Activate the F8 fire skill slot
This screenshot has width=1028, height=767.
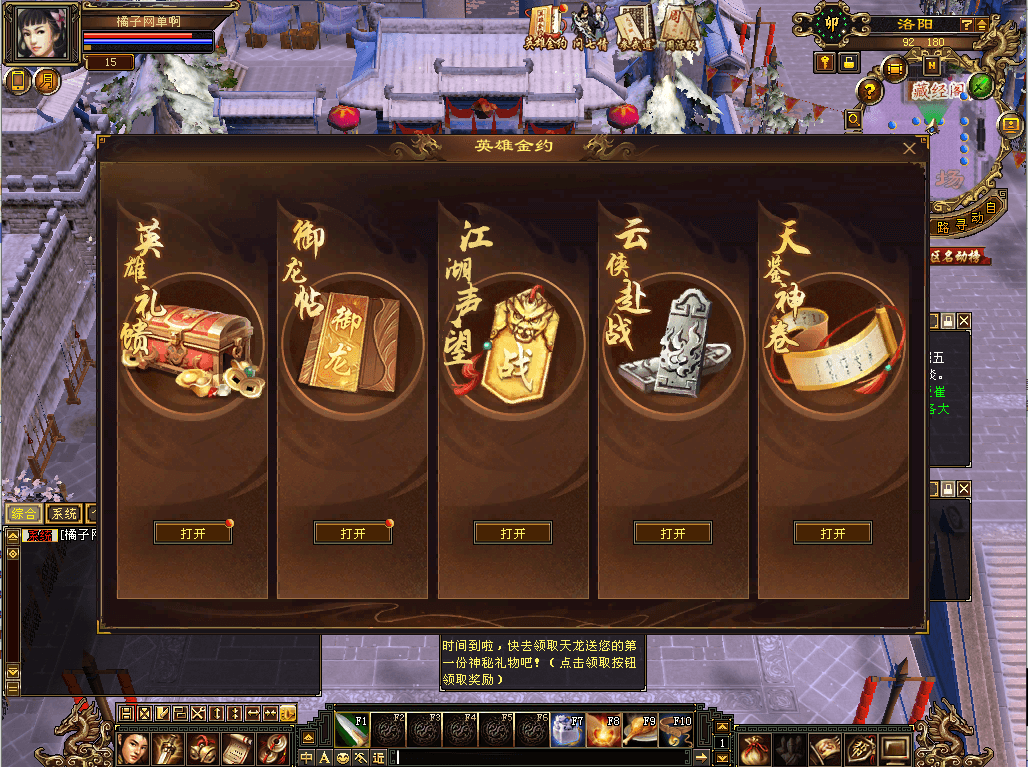click(x=604, y=728)
